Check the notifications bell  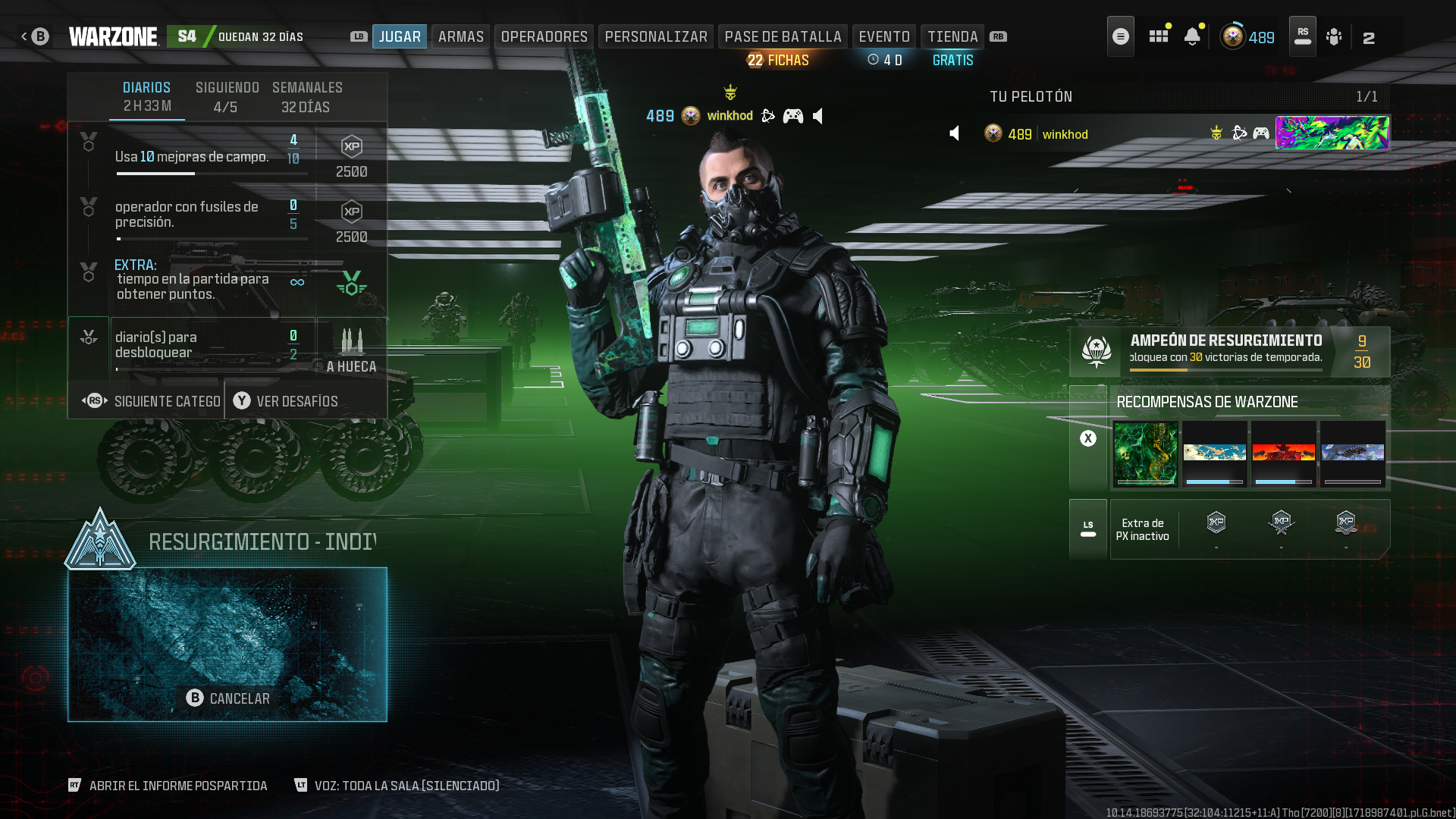[x=1192, y=36]
